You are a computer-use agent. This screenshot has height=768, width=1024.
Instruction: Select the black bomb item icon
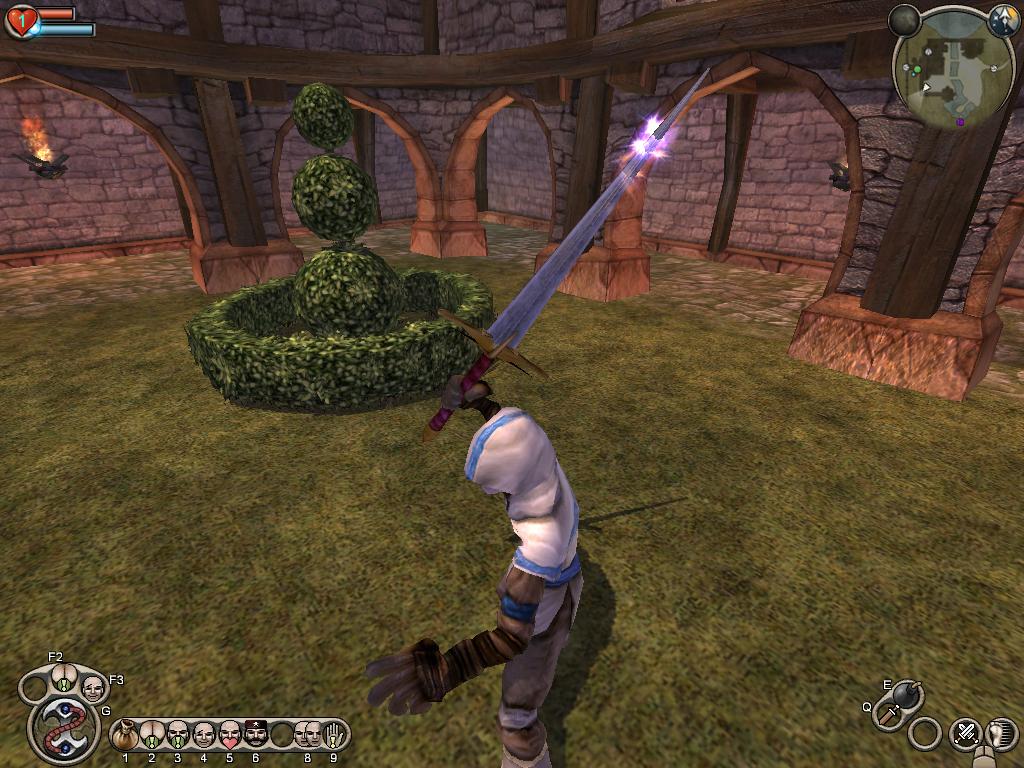908,694
